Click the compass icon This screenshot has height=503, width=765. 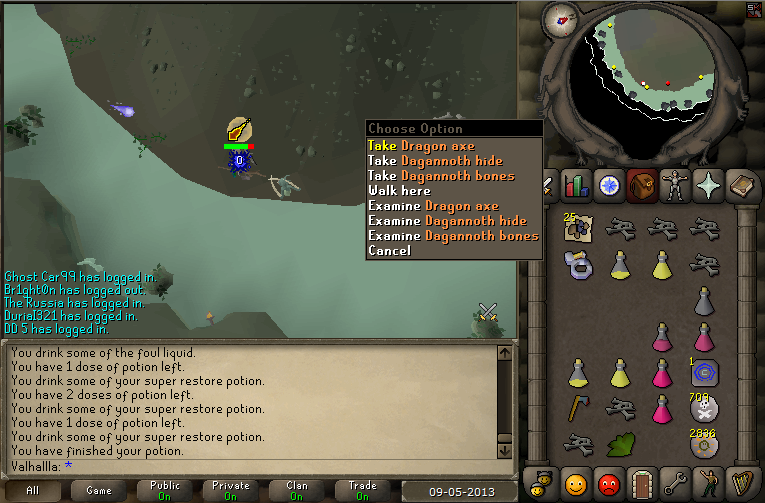[x=561, y=19]
